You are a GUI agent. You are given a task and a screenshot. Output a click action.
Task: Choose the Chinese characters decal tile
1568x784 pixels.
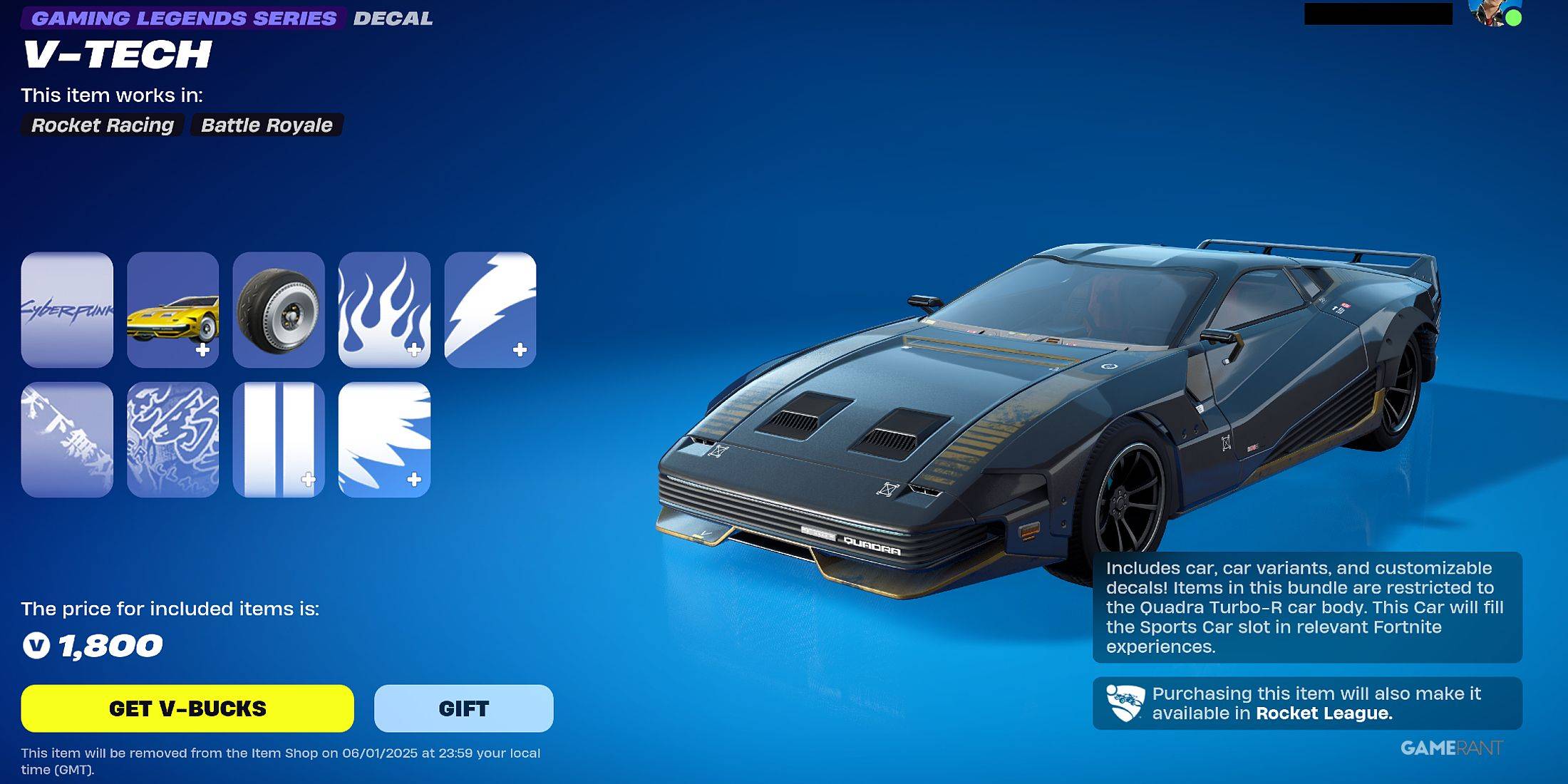(x=67, y=440)
